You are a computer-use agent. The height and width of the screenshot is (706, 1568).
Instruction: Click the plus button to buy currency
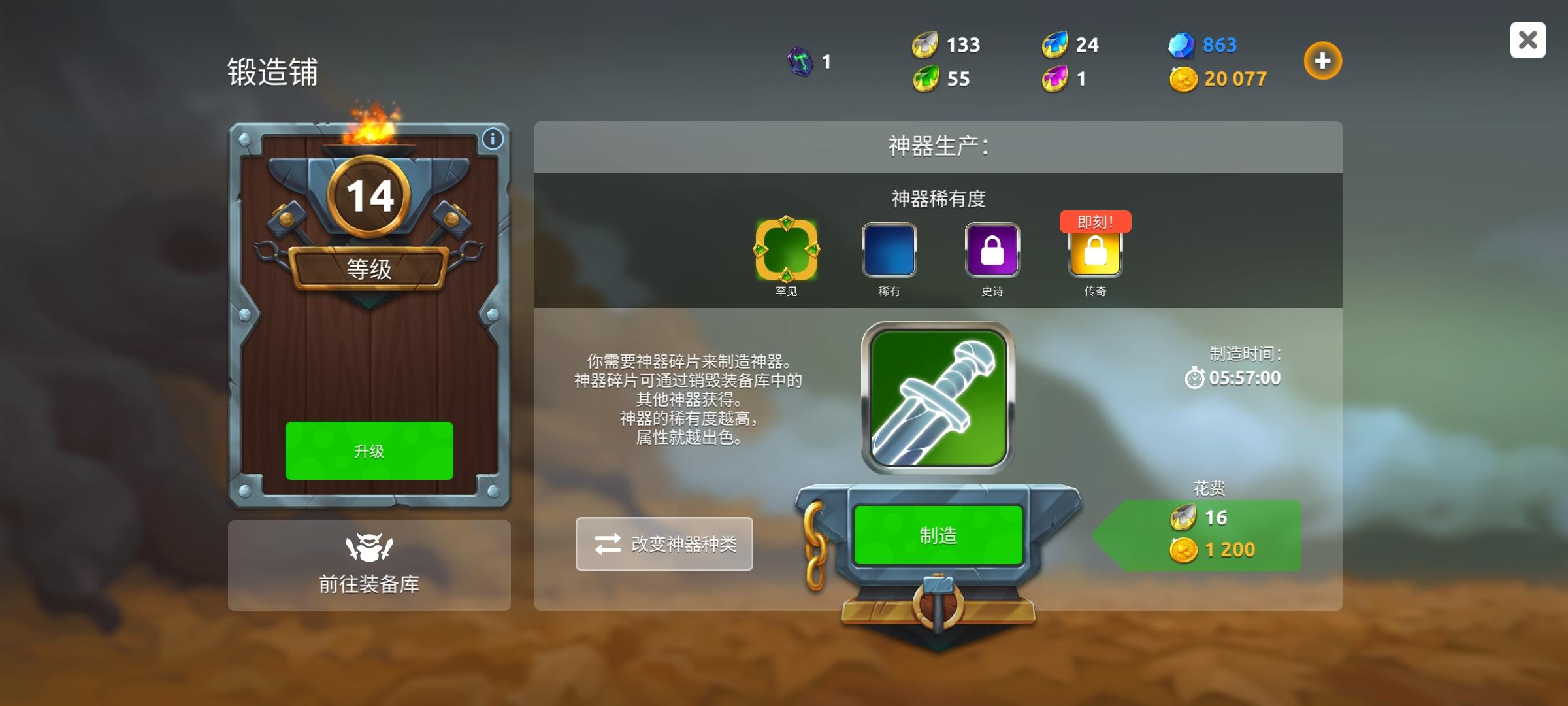pos(1323,60)
